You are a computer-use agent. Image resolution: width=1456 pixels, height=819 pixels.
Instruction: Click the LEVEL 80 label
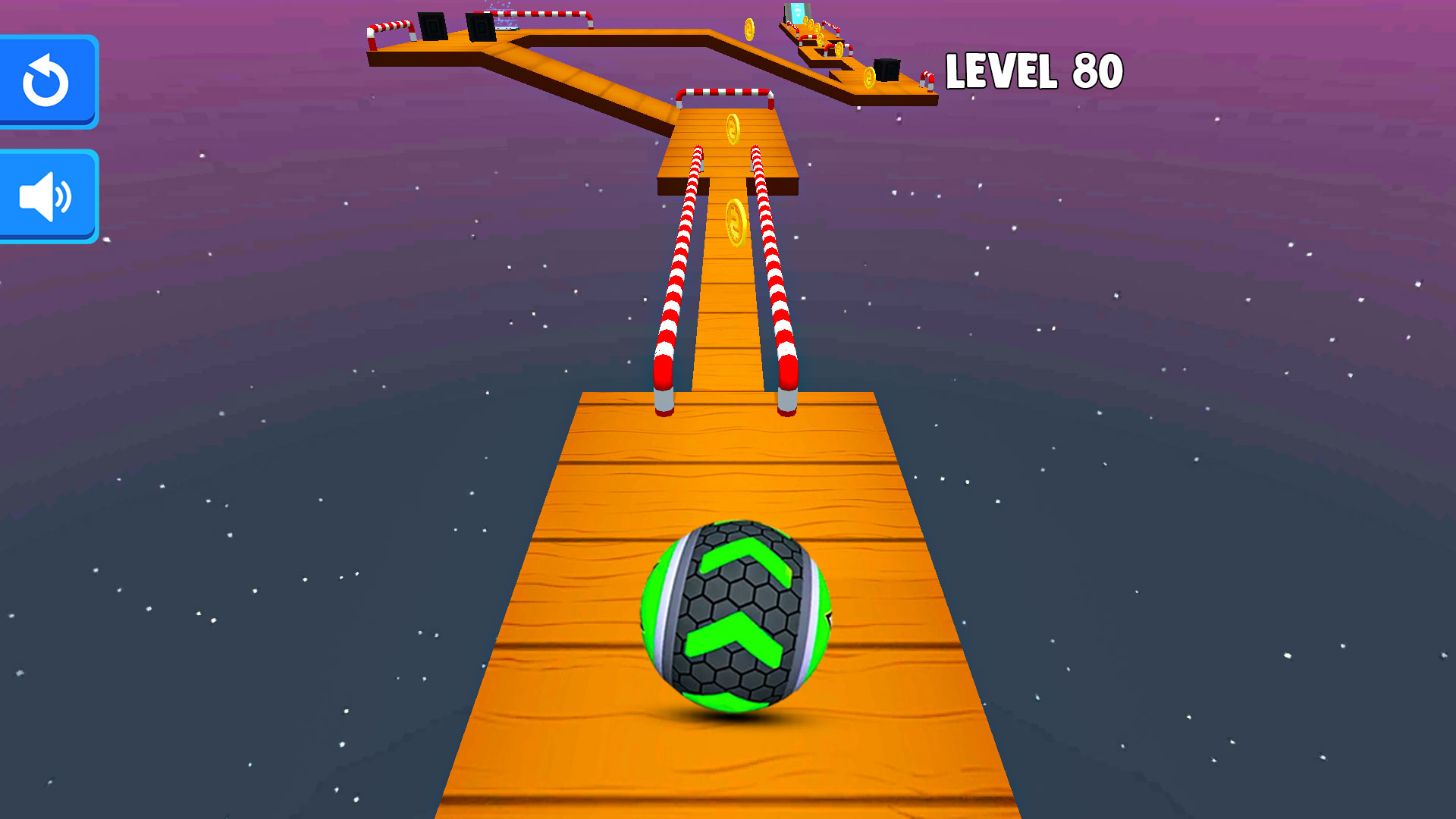pos(1034,70)
